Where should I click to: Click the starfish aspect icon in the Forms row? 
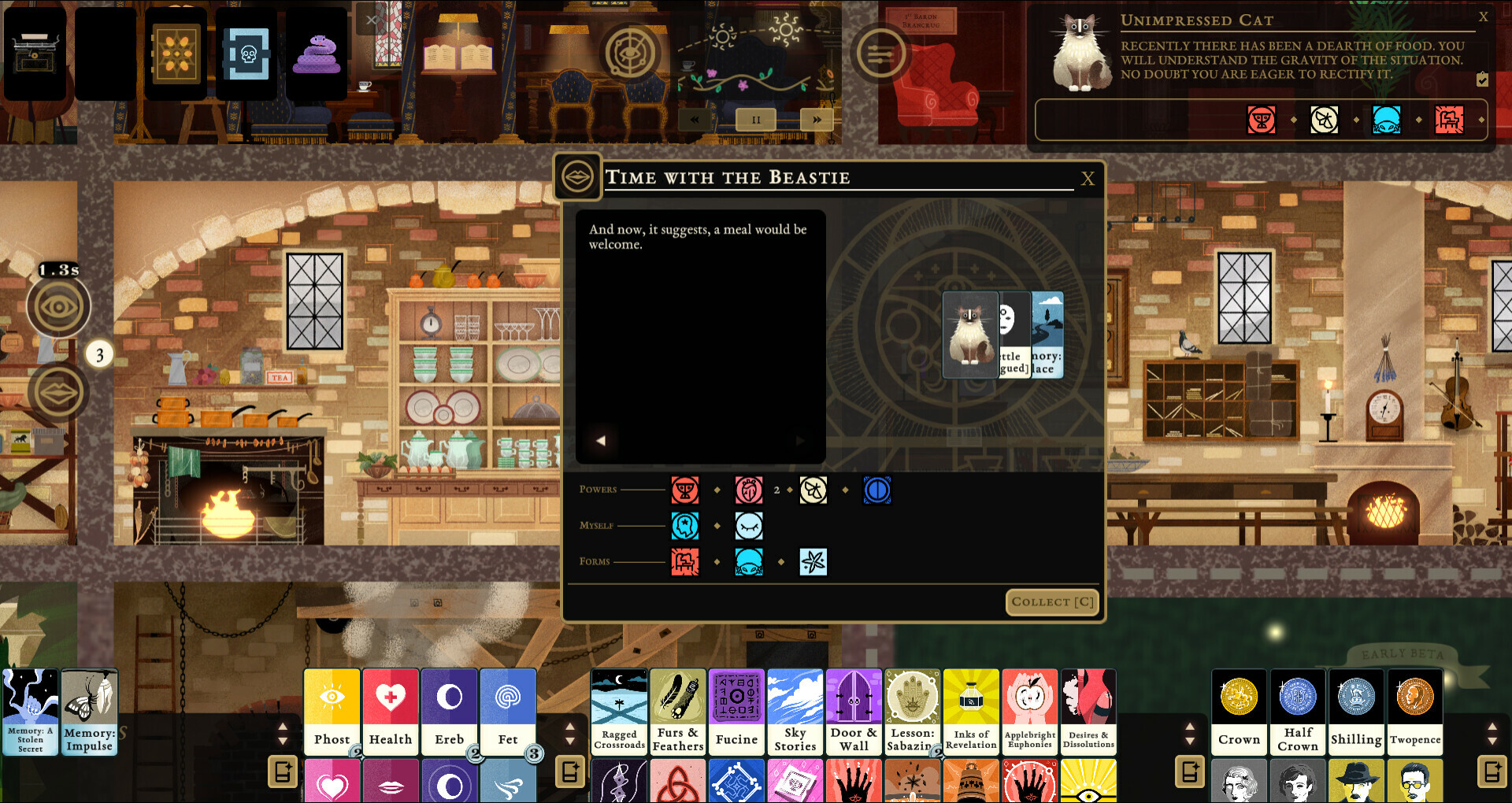coord(813,561)
